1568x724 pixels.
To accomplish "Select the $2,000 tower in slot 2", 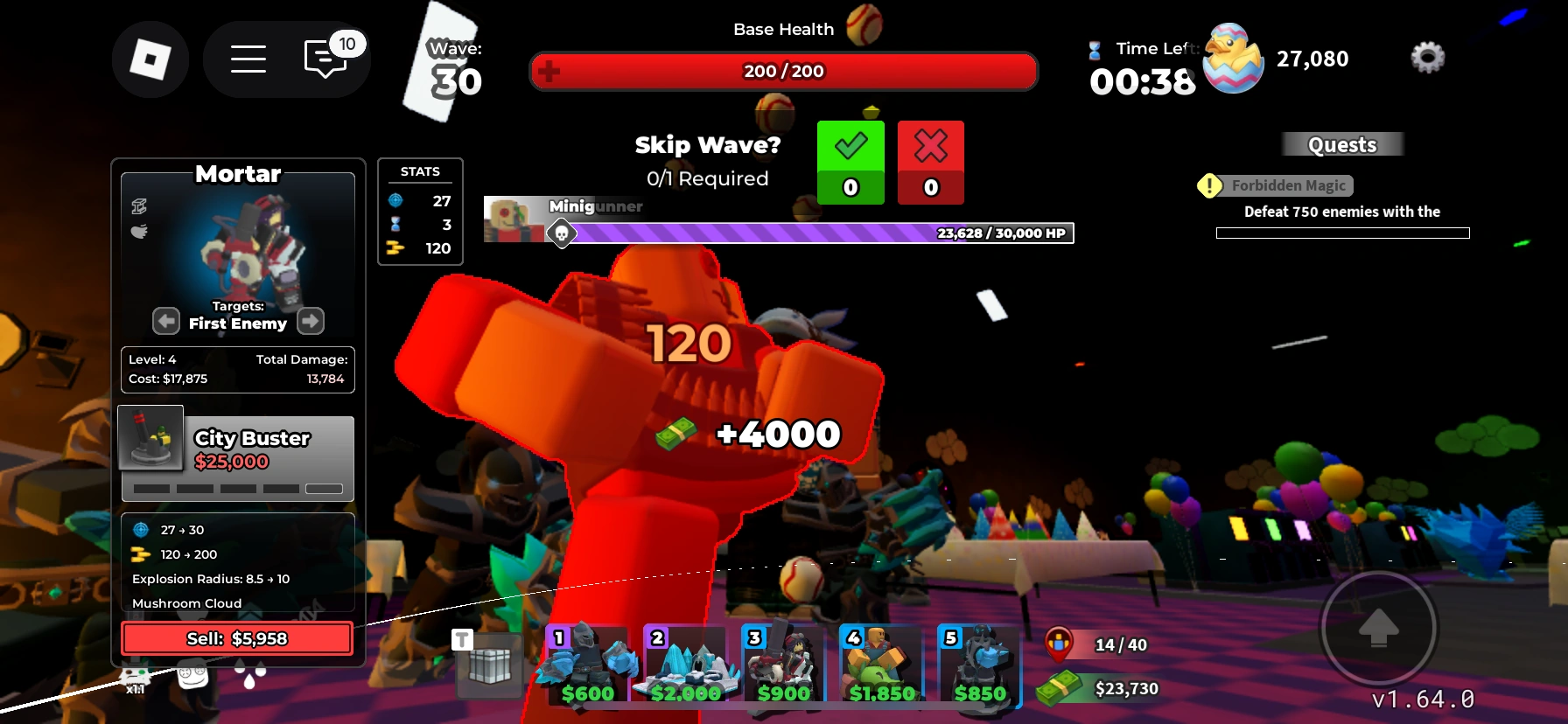I will click(x=688, y=666).
